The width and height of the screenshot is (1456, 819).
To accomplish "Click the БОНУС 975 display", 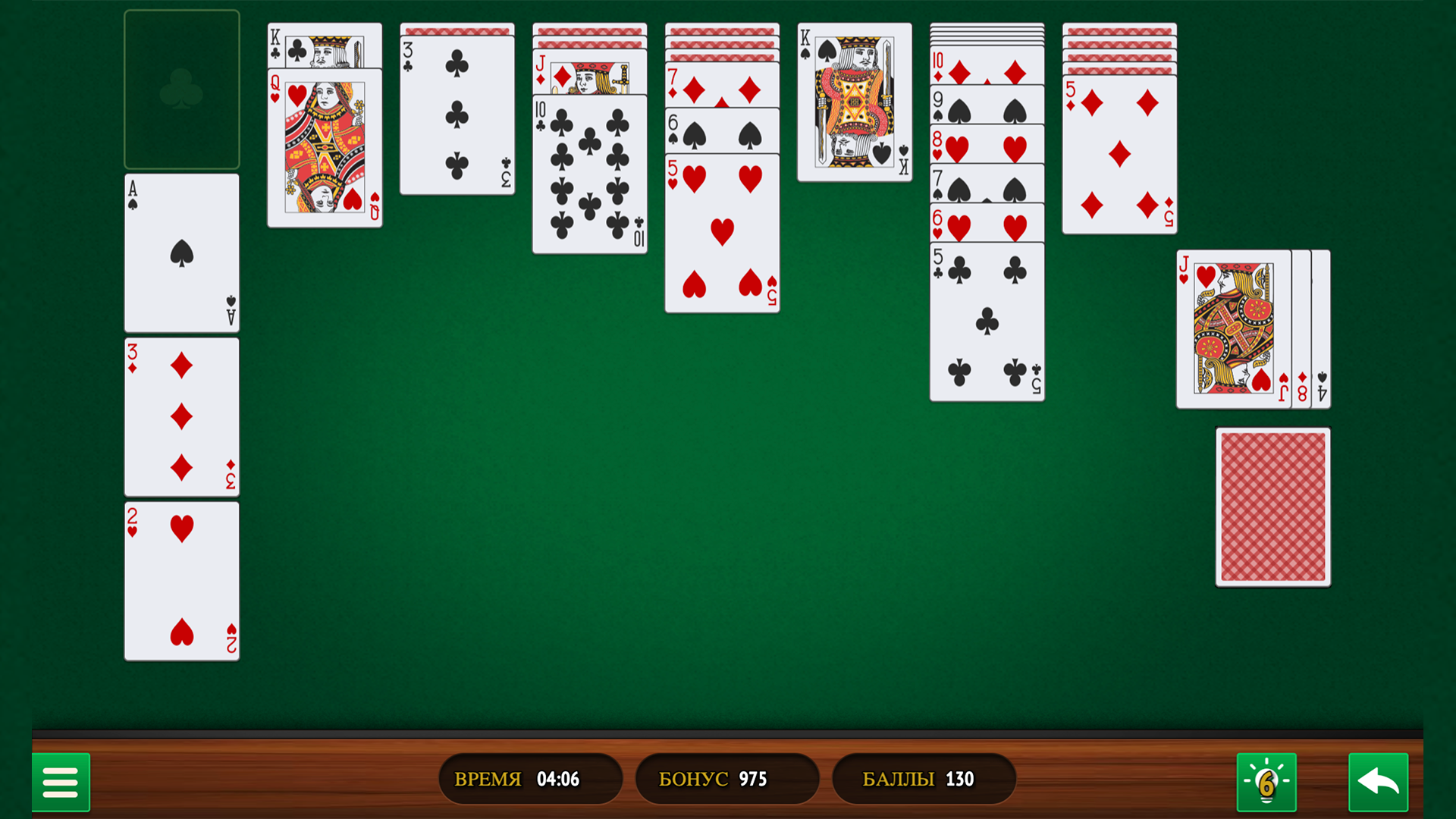I will (x=726, y=778).
